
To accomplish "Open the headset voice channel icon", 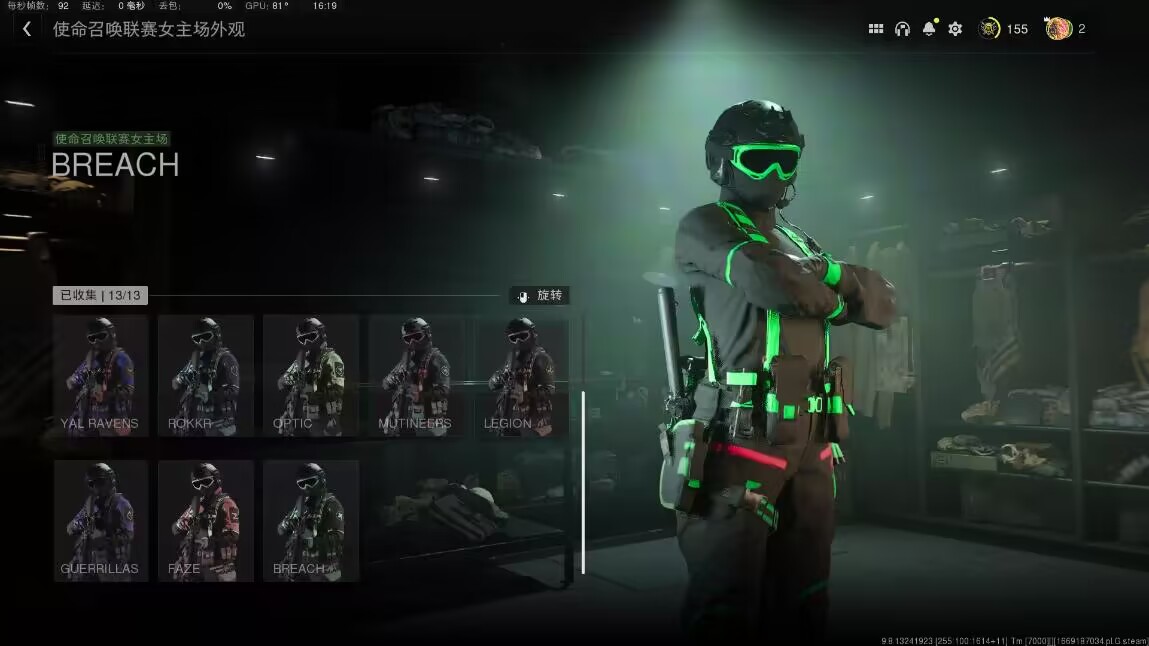I will point(902,29).
